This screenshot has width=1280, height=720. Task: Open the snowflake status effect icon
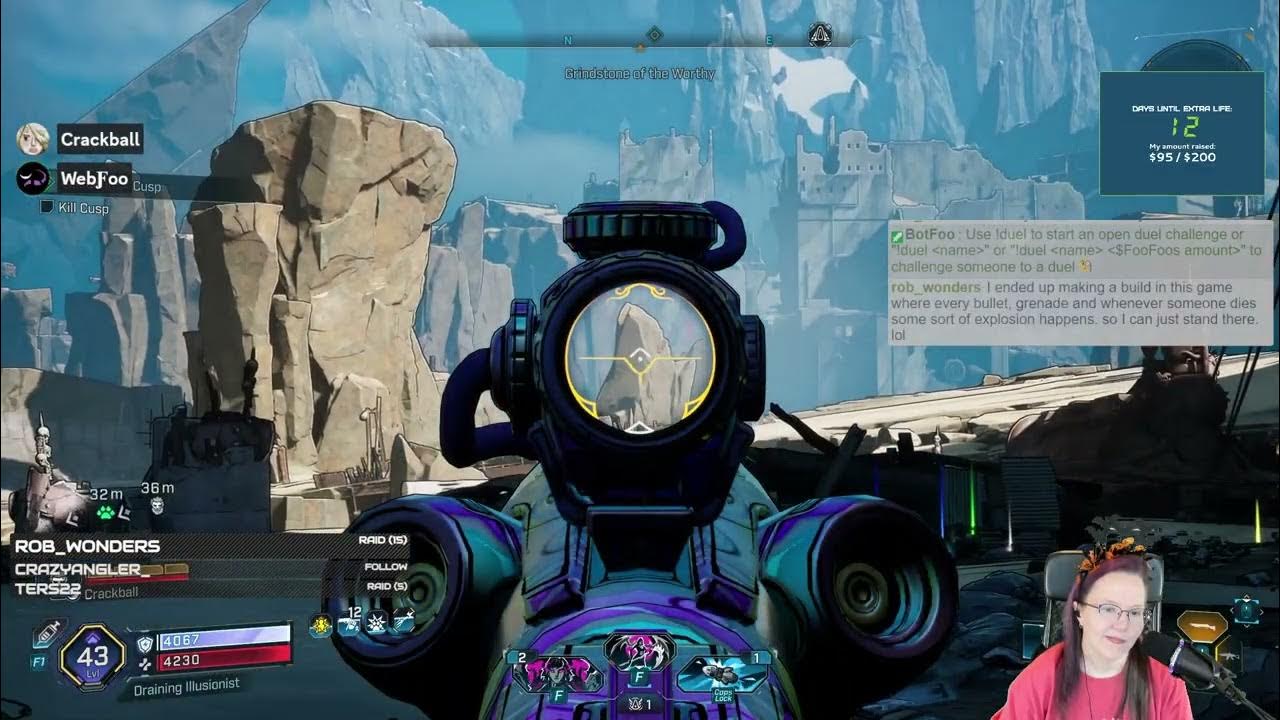coord(376,624)
